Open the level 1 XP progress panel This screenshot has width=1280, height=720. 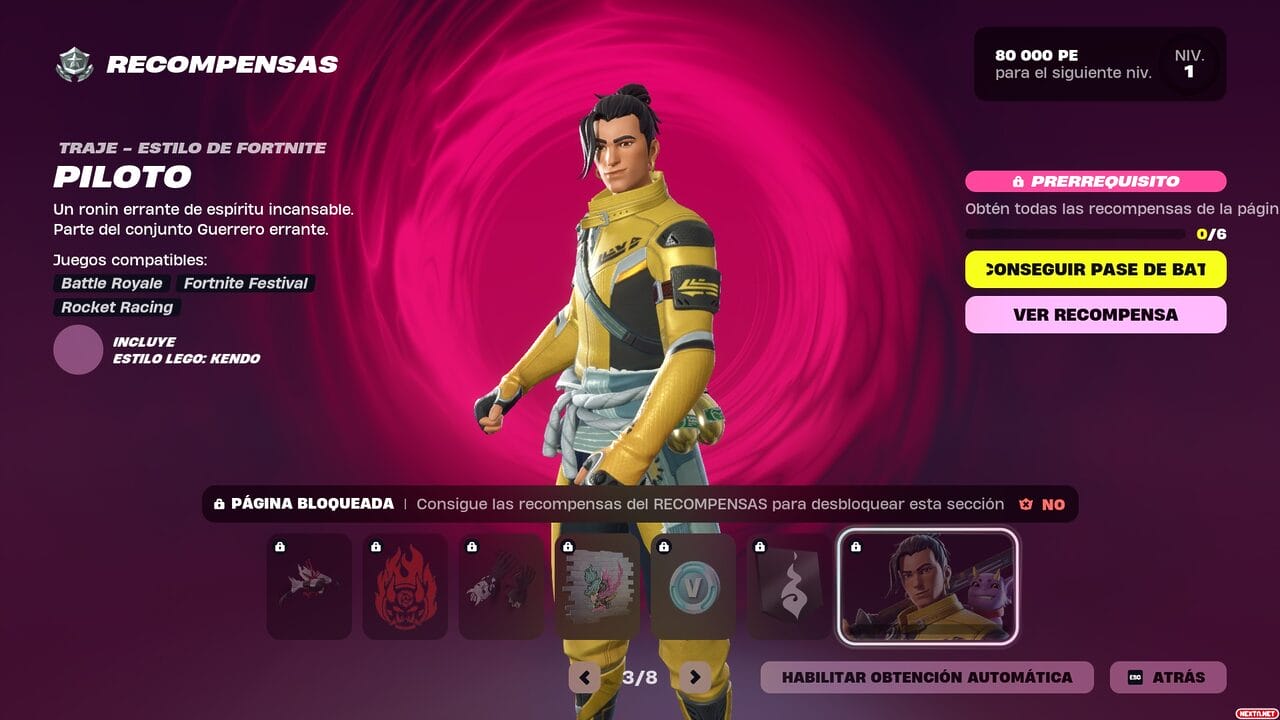point(1099,64)
